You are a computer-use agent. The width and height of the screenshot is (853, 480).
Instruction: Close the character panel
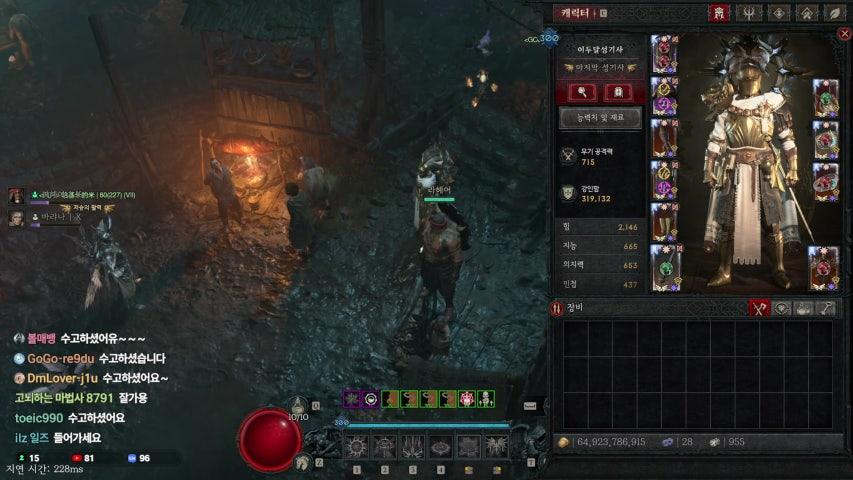point(844,35)
